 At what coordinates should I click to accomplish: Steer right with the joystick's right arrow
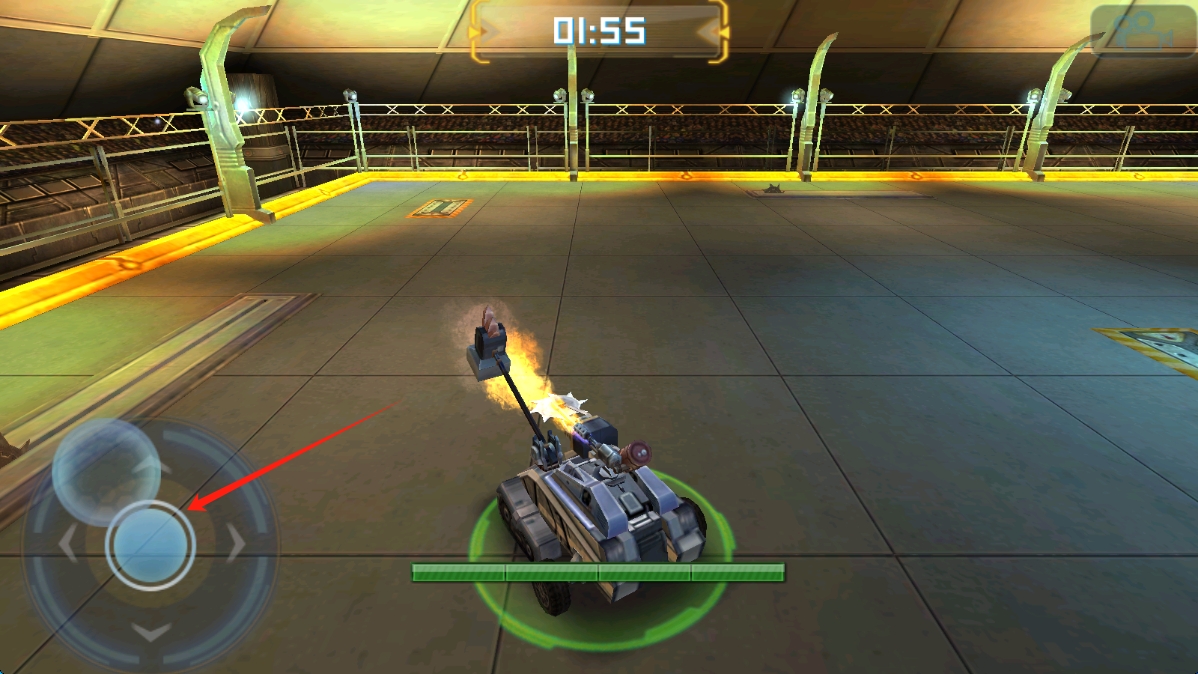coord(236,545)
